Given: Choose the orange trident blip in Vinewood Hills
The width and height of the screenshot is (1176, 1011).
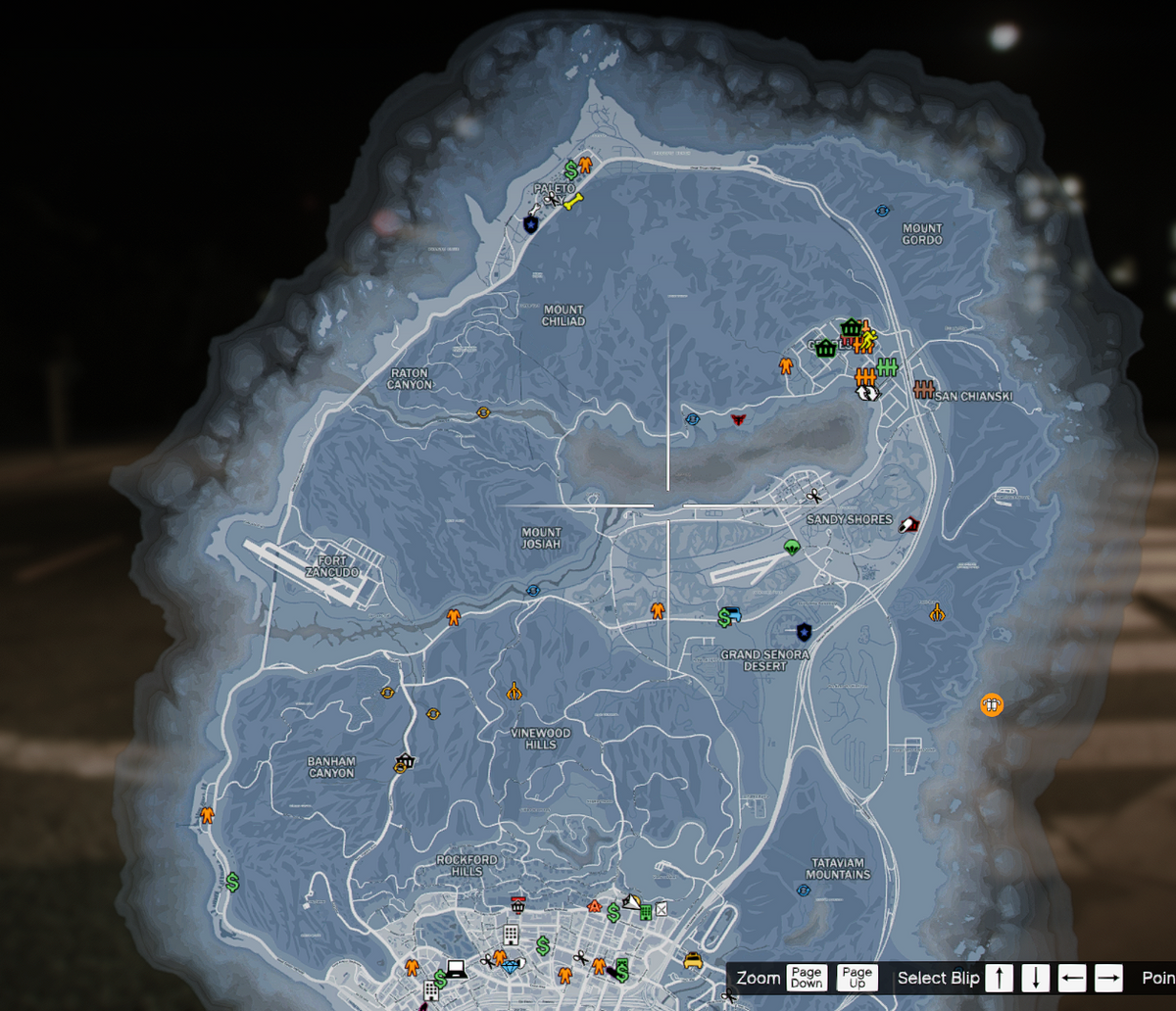Looking at the screenshot, I should pos(514,692).
